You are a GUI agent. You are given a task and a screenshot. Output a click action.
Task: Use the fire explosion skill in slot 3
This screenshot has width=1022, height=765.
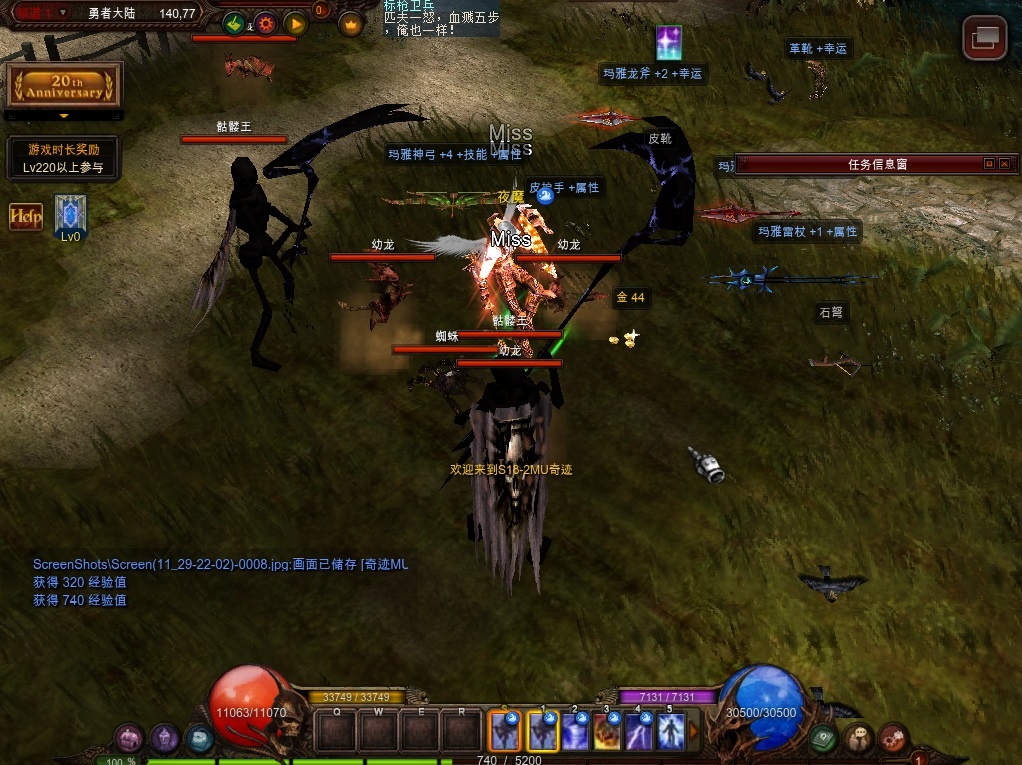coord(607,732)
